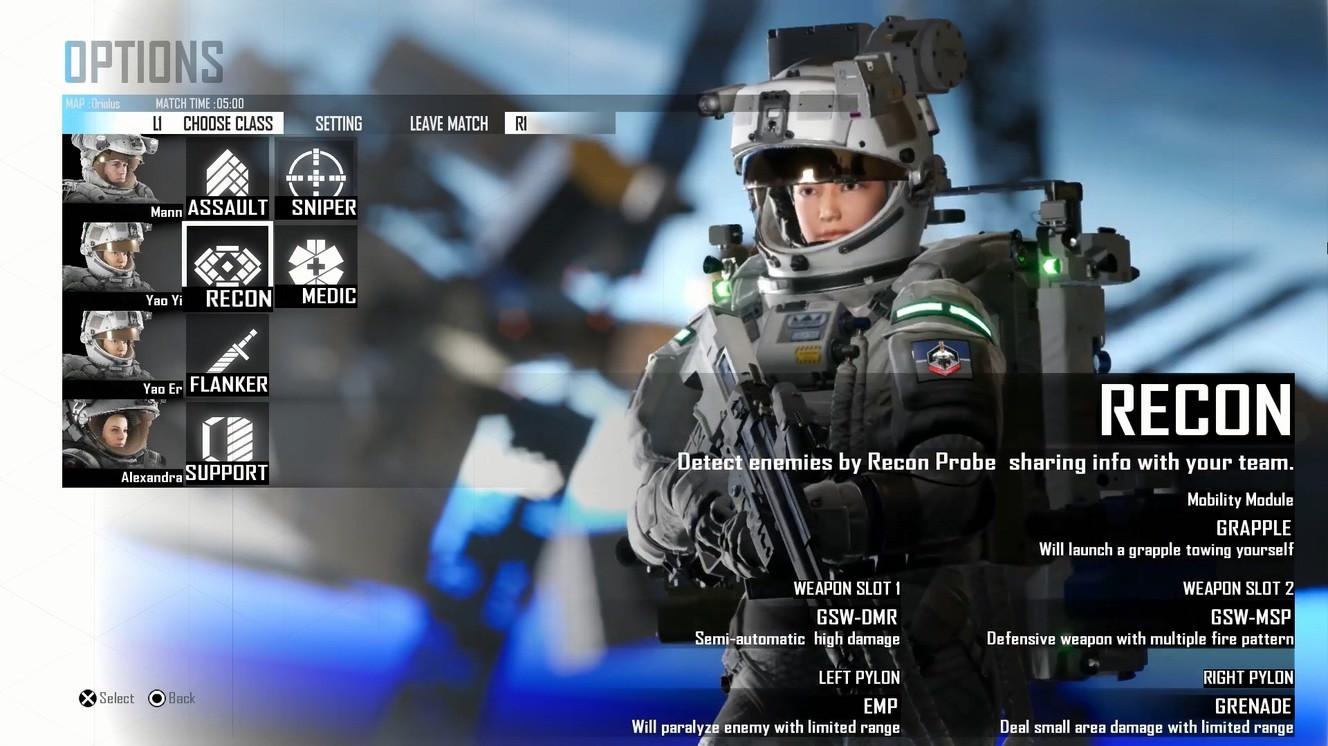
Task: Select the Flanker class
Action: (x=228, y=355)
